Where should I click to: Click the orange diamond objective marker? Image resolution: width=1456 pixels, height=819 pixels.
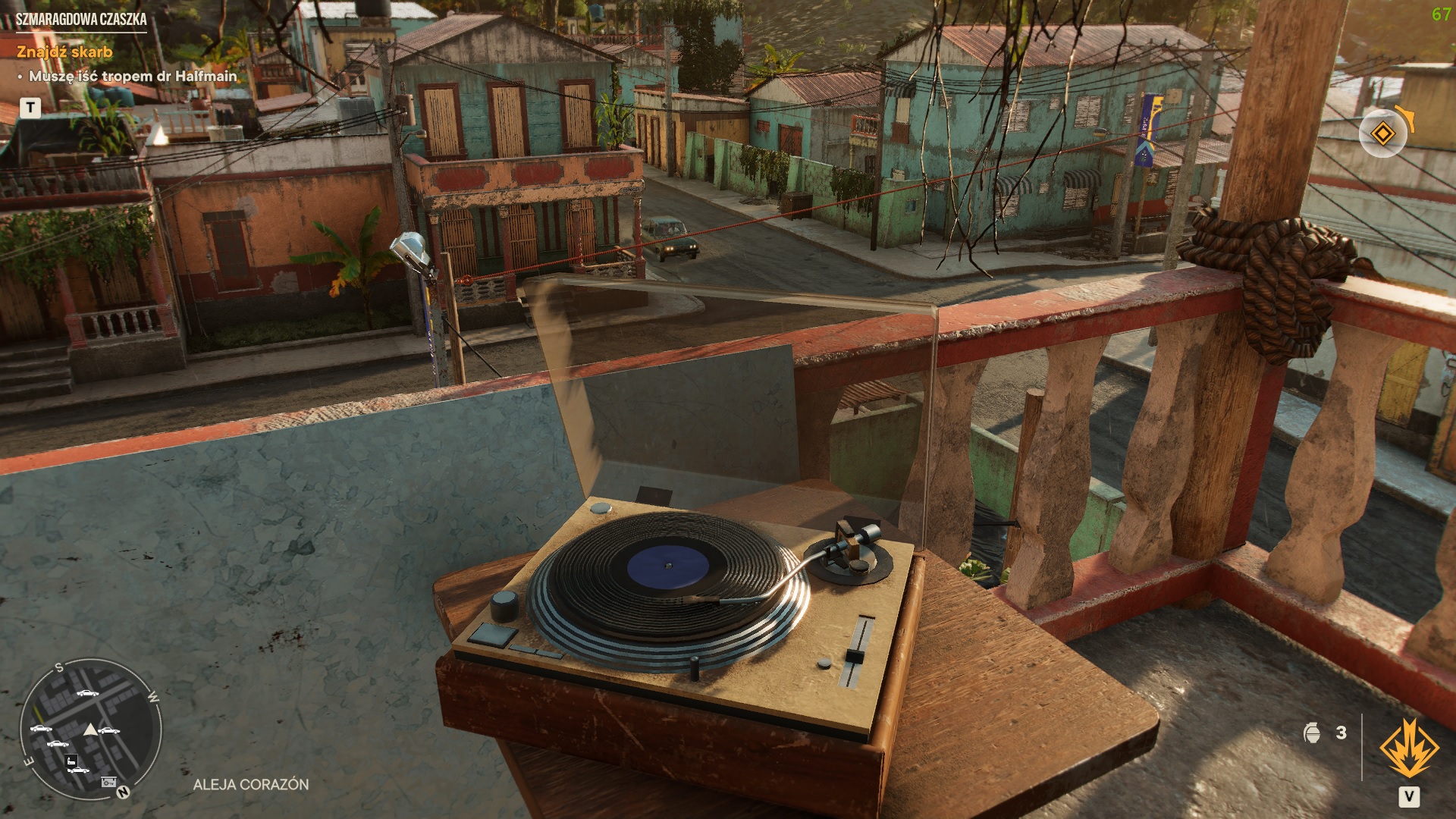point(1382,134)
